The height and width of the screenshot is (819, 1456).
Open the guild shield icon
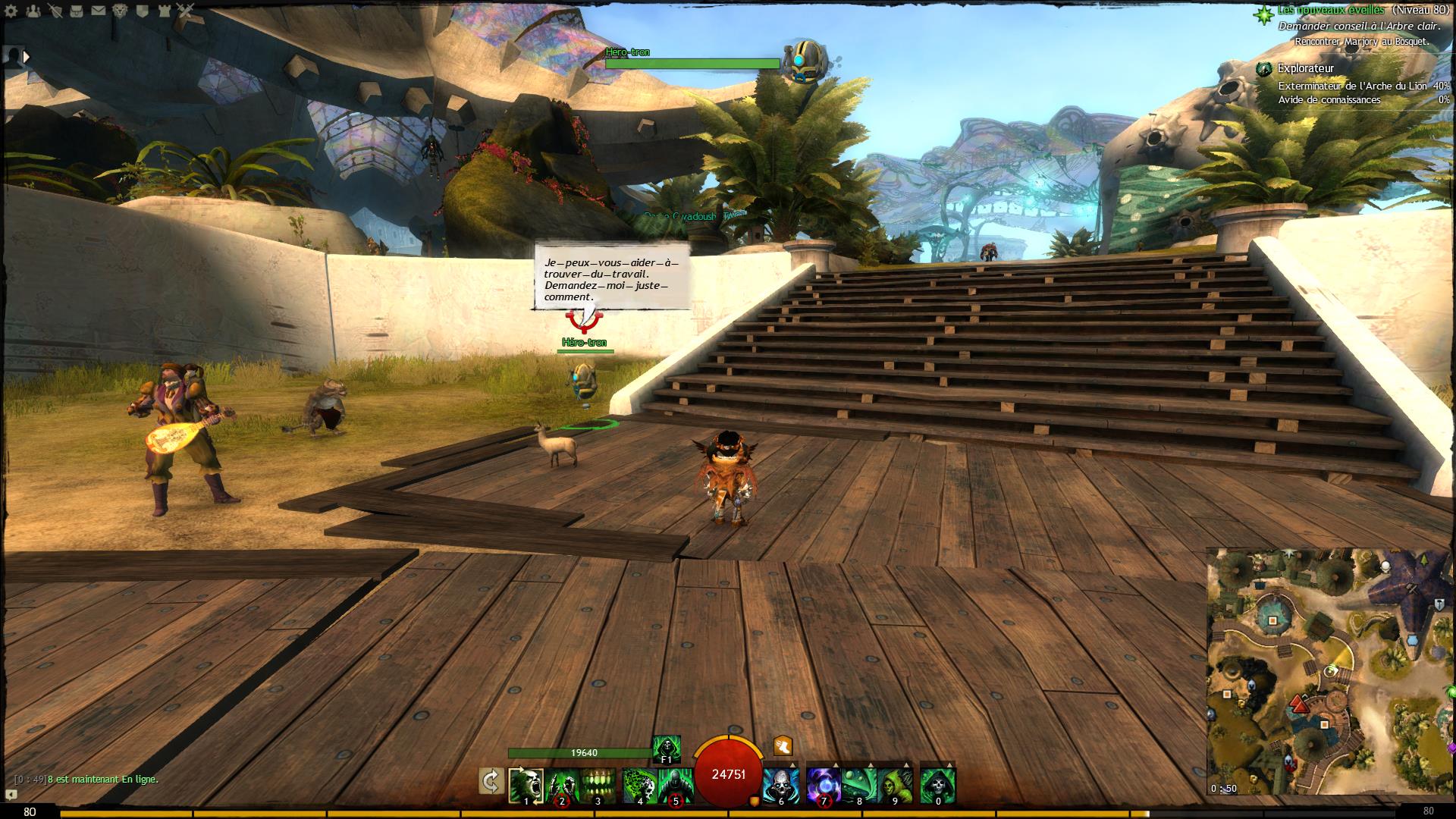pos(143,11)
